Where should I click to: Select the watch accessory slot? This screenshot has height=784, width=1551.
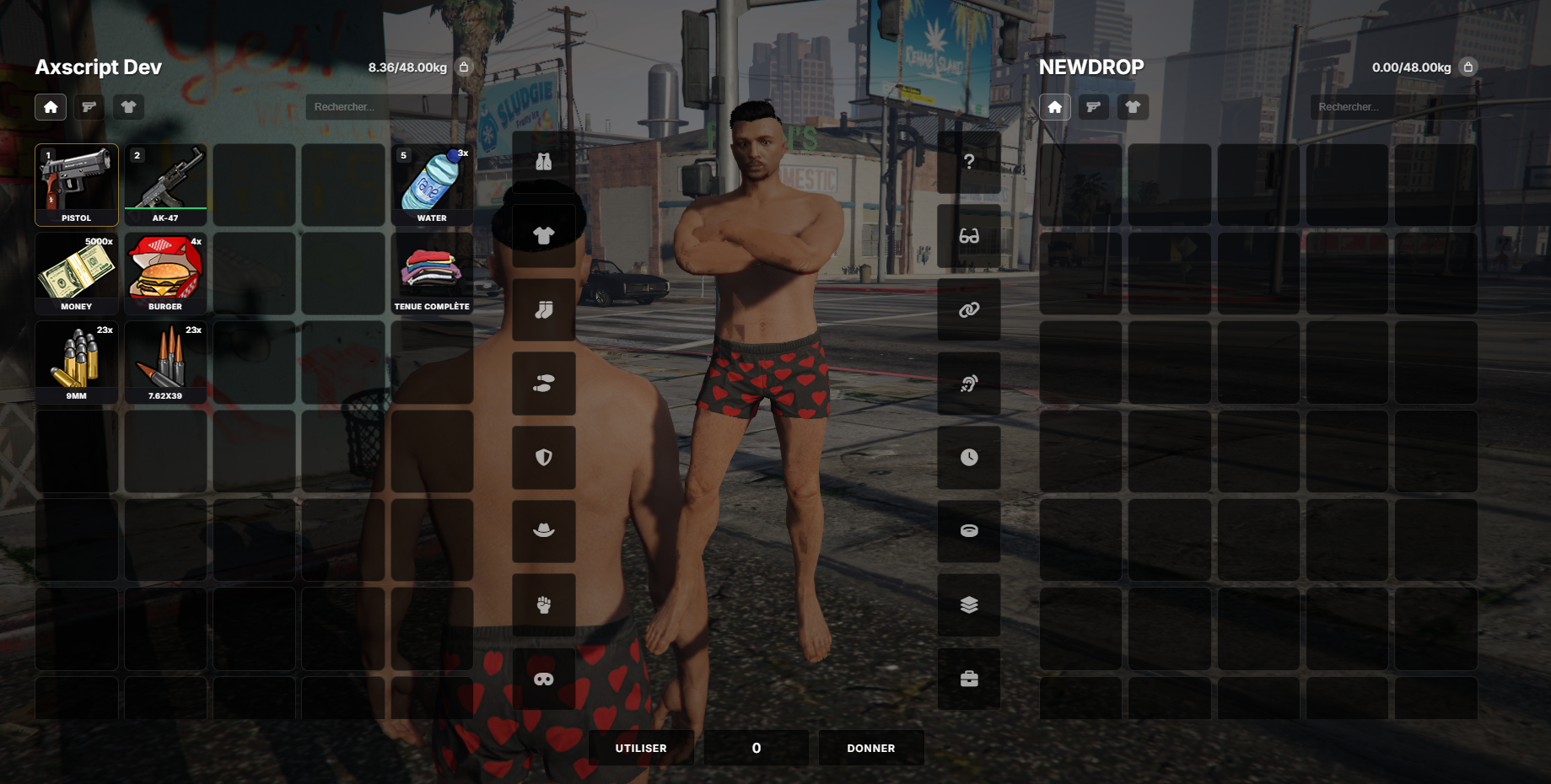point(969,457)
